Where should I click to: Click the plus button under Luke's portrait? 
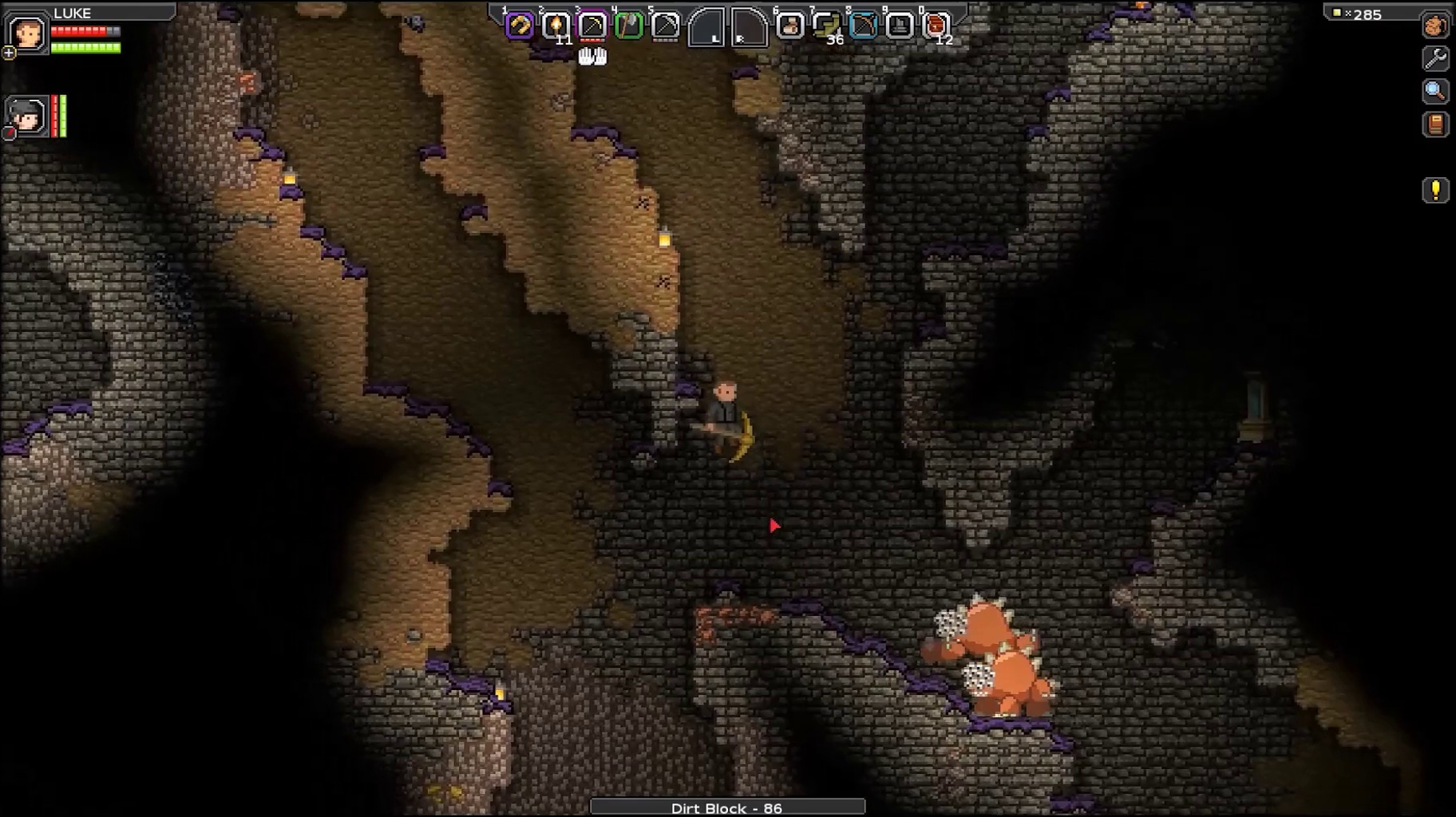[9, 53]
